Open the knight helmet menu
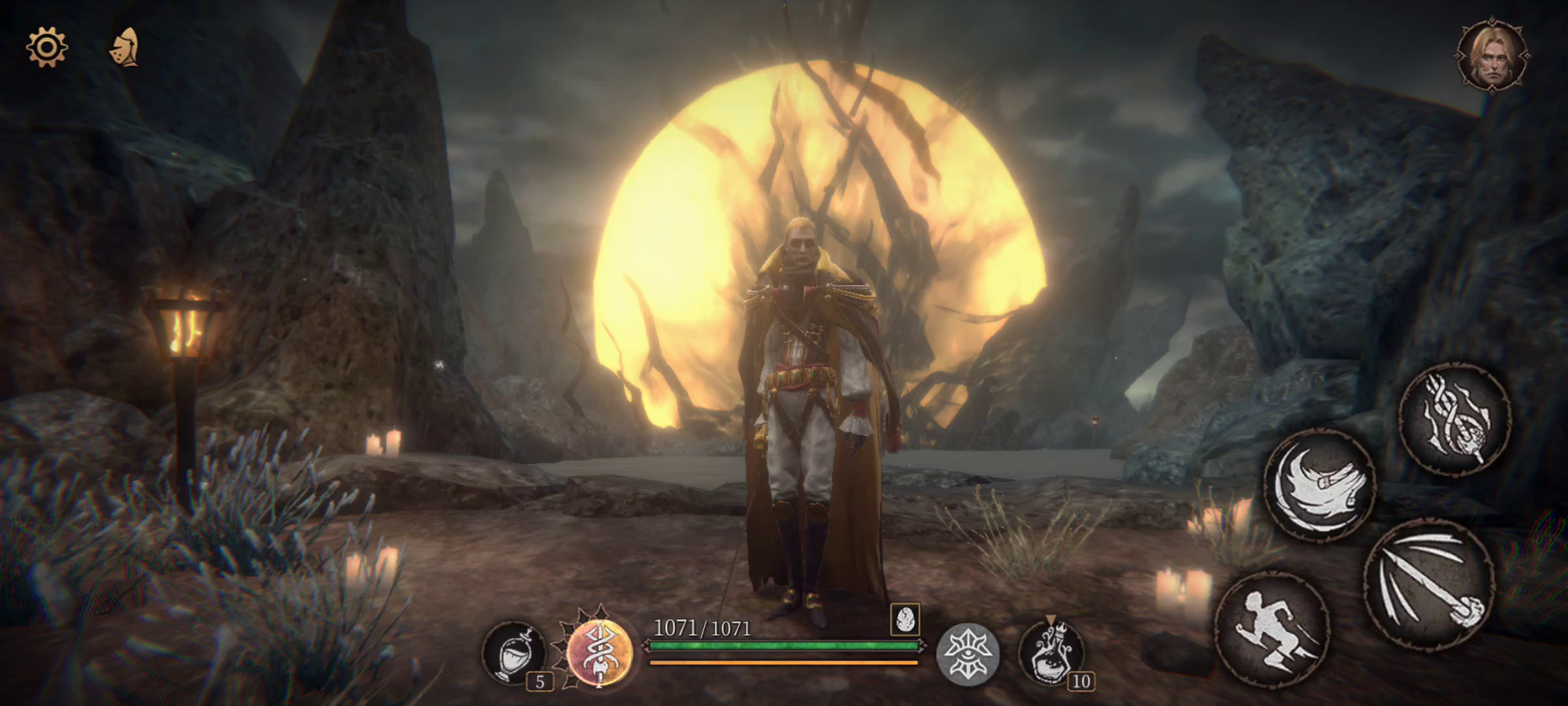This screenshot has width=1568, height=706. (124, 47)
